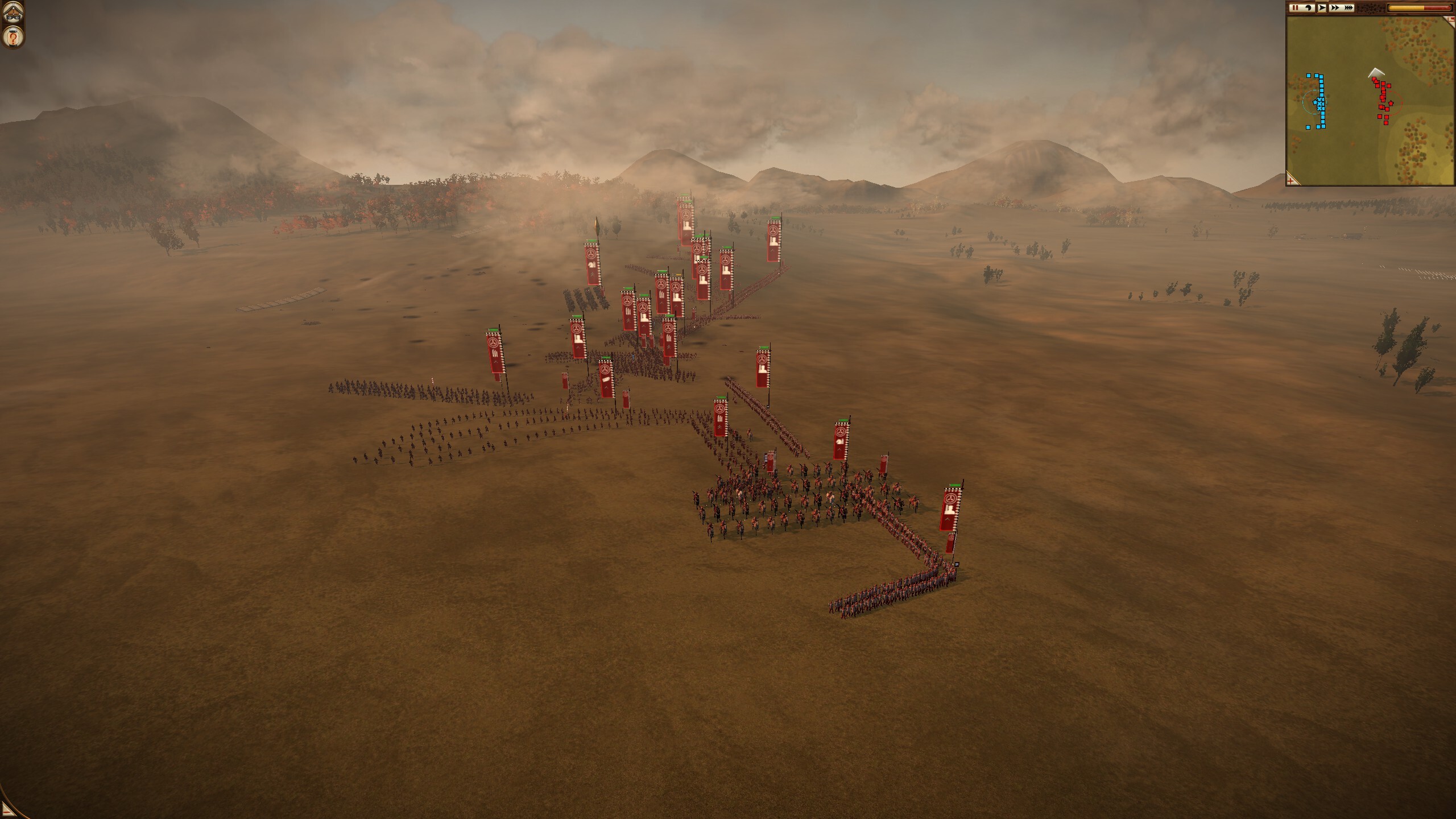This screenshot has width=1456, height=819.
Task: Zoom in minimap with plus corner
Action: click(x=1293, y=180)
